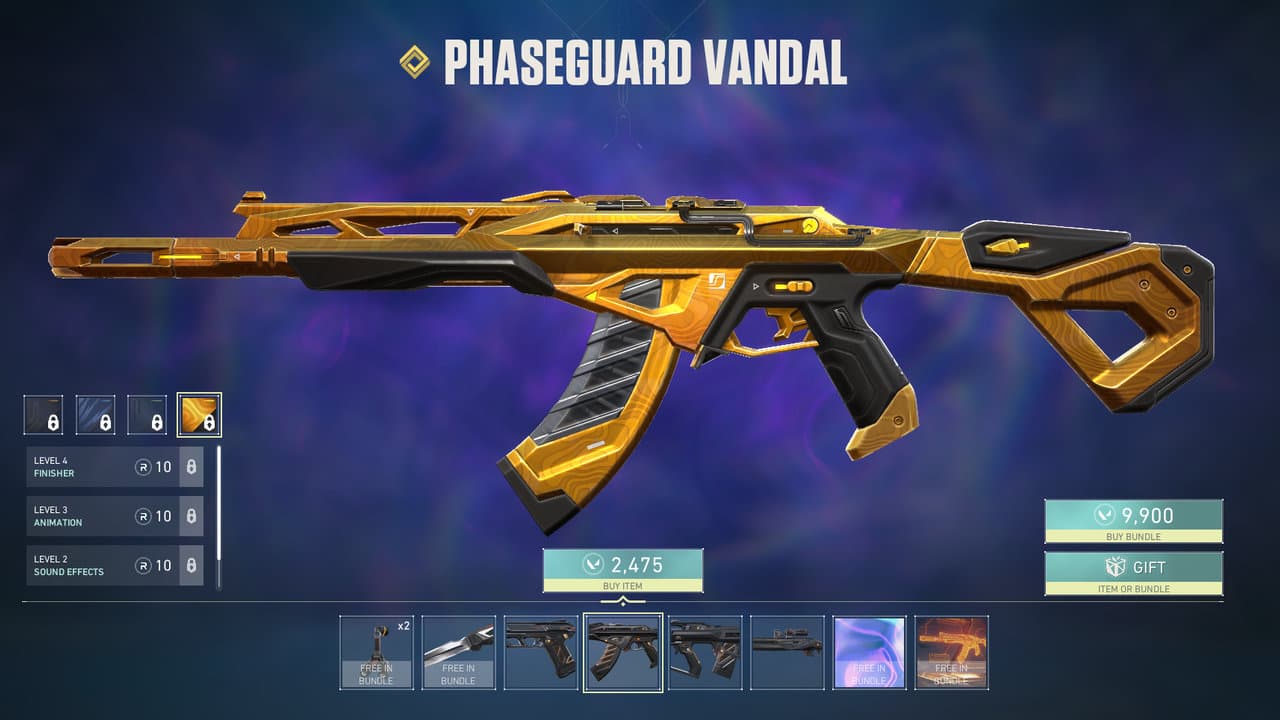Select the x2 gun buddy thumbnail
The width and height of the screenshot is (1280, 720).
coord(377,653)
